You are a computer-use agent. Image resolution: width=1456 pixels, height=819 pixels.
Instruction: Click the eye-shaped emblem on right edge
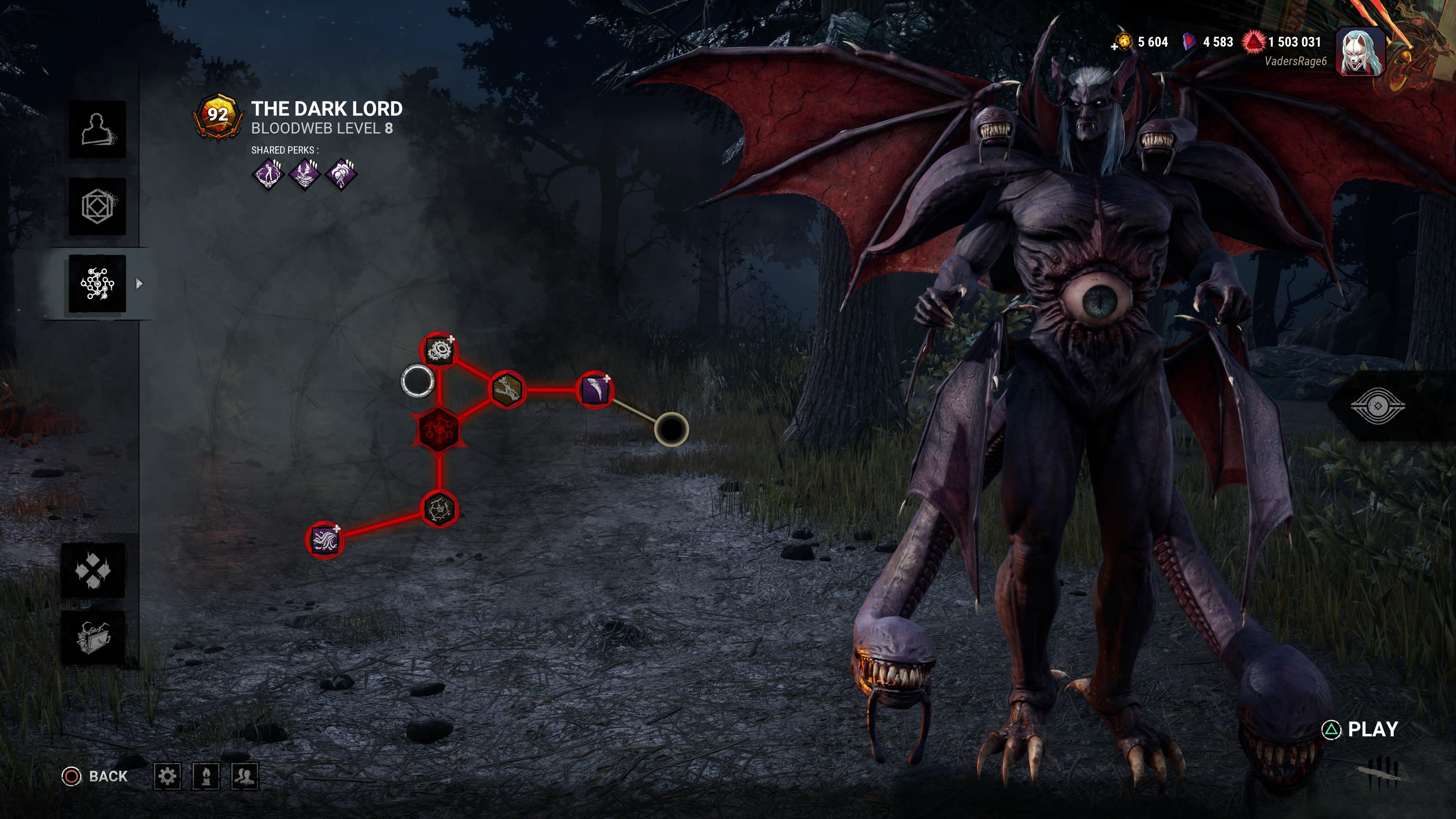coord(1378,405)
